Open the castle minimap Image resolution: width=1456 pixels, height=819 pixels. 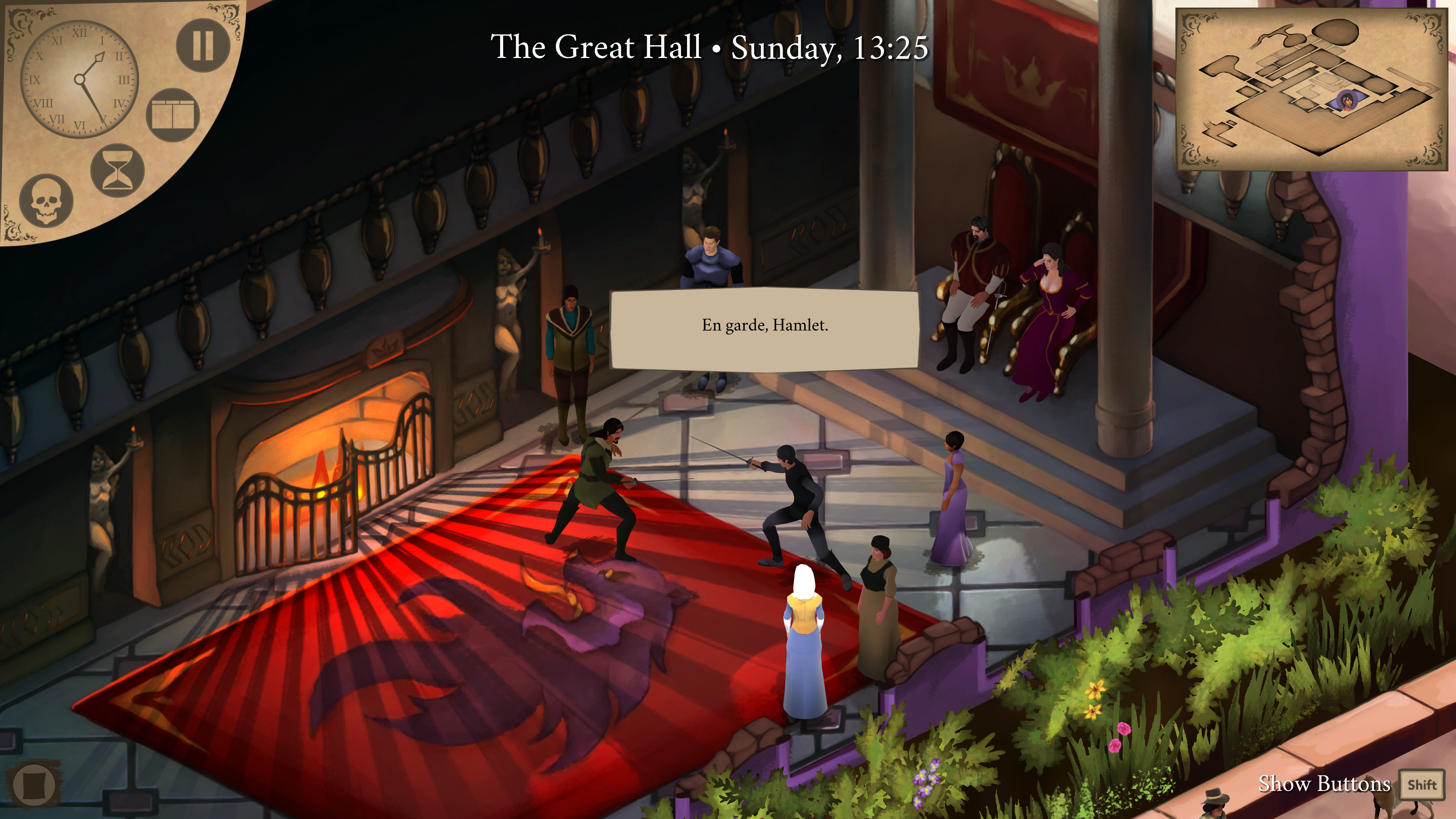1311,89
